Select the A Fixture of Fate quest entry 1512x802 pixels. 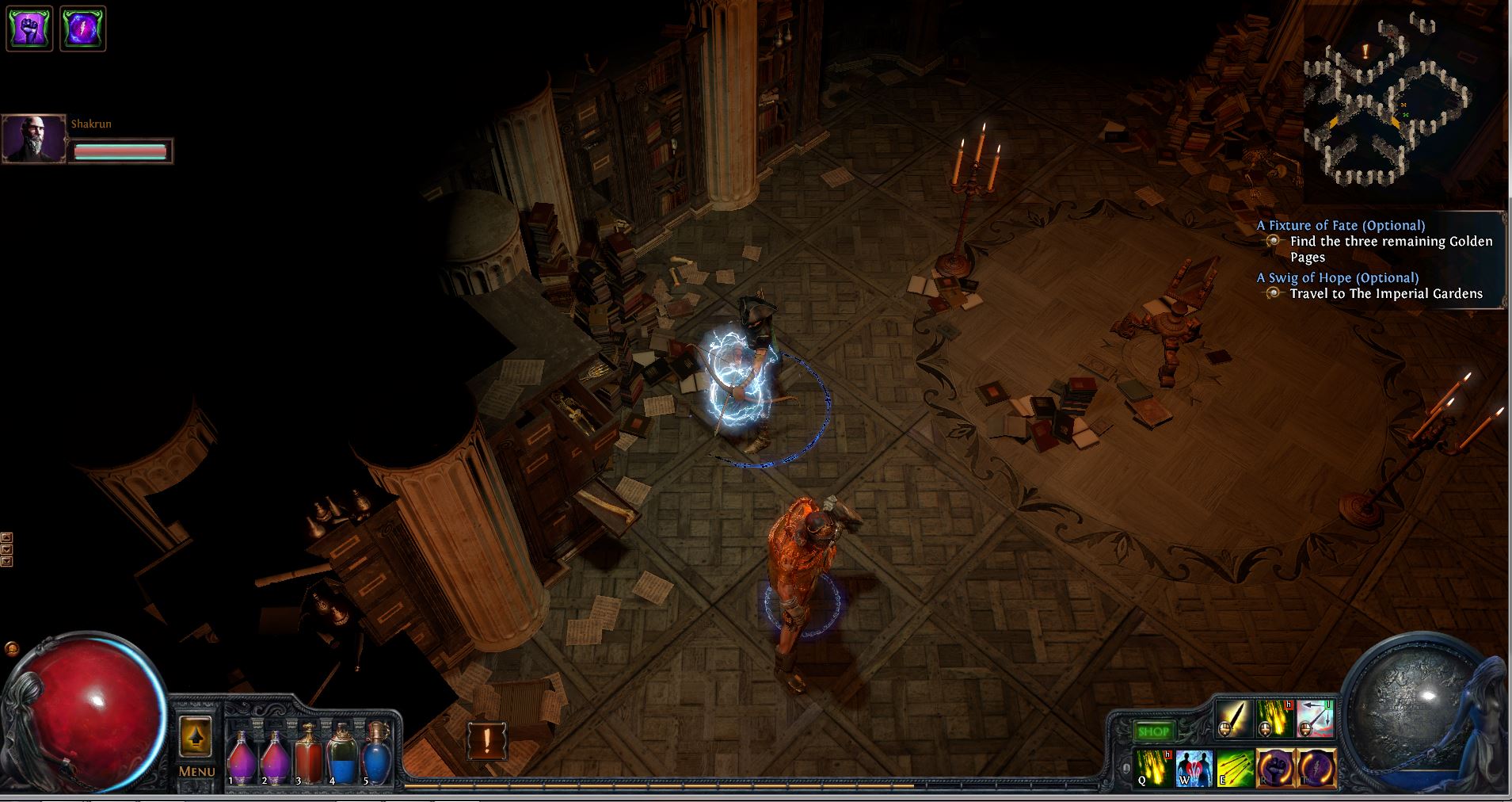(1340, 225)
